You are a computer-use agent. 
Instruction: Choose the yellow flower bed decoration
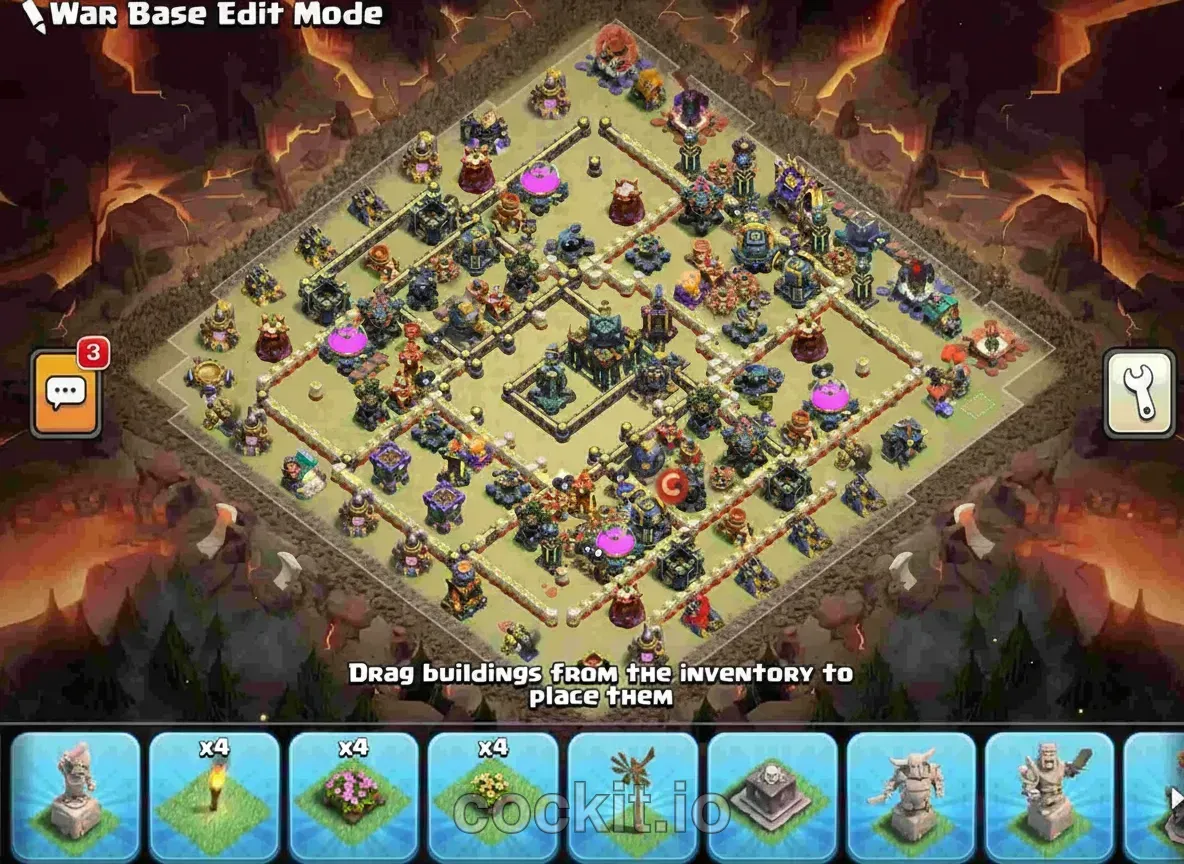pos(492,797)
